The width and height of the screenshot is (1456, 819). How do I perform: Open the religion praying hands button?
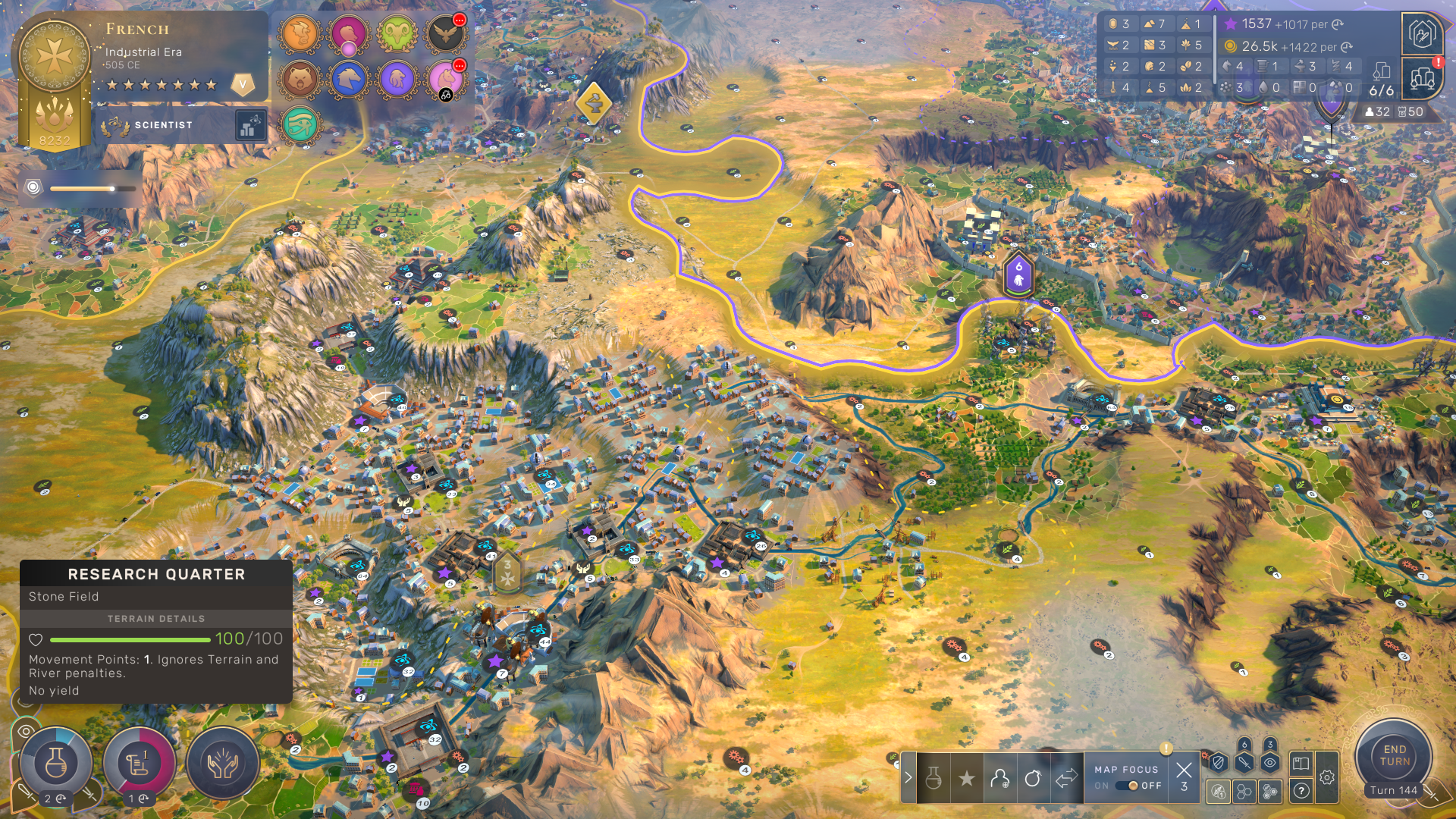point(222,763)
